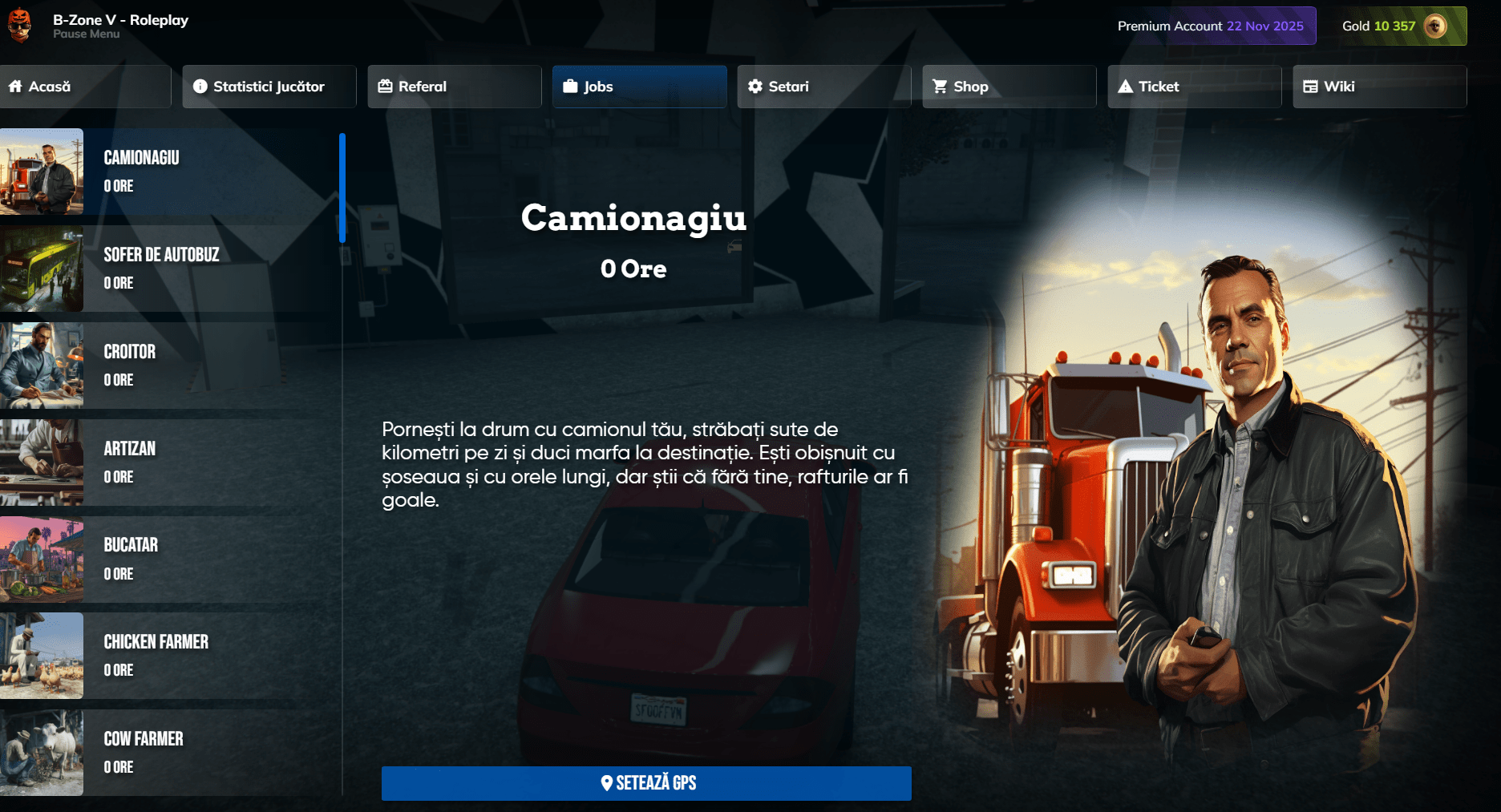Select the Camionagiu job entry
This screenshot has width=1501, height=812.
tap(168, 172)
